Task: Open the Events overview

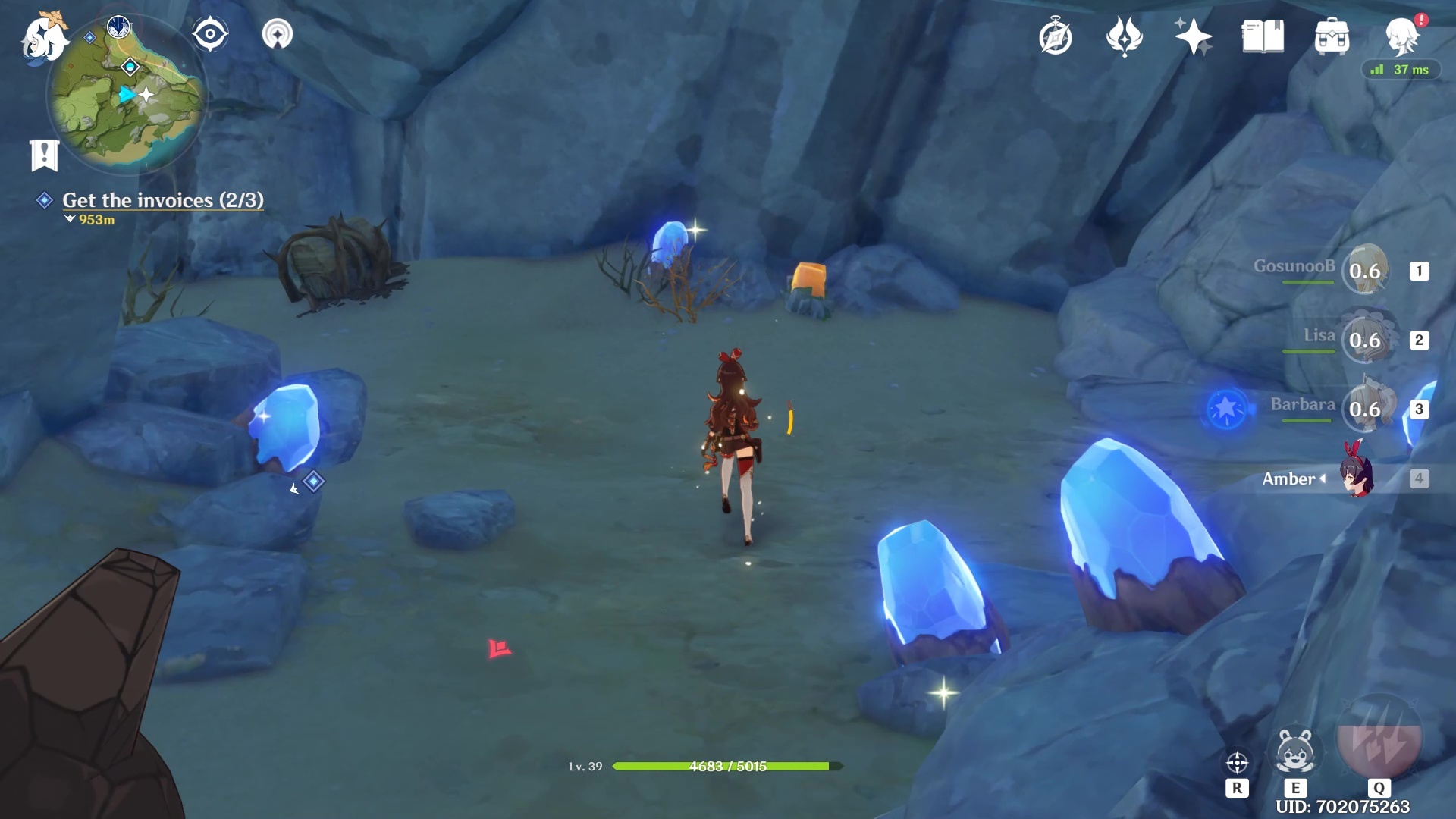Action: [x=1193, y=34]
